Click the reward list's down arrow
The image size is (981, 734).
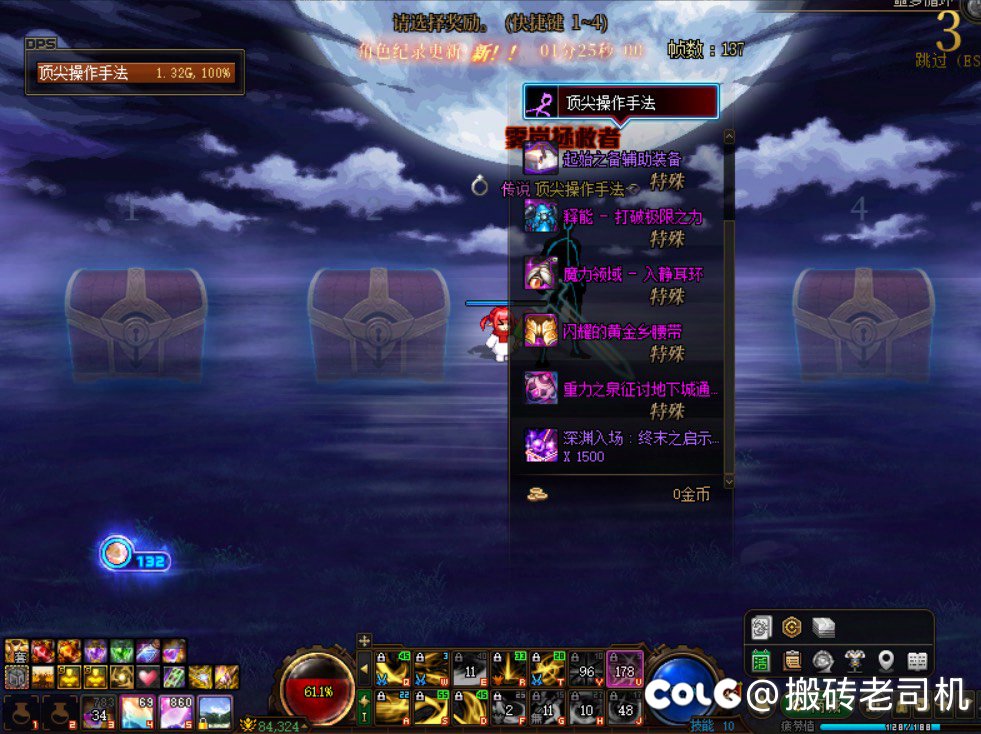pyautogui.click(x=729, y=481)
